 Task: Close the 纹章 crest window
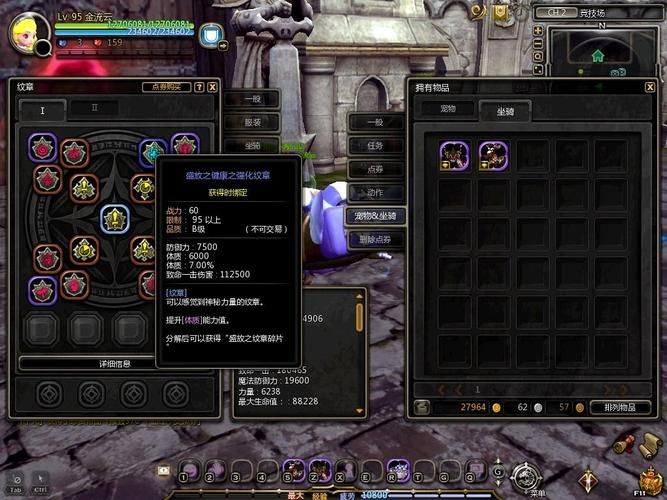(212, 87)
